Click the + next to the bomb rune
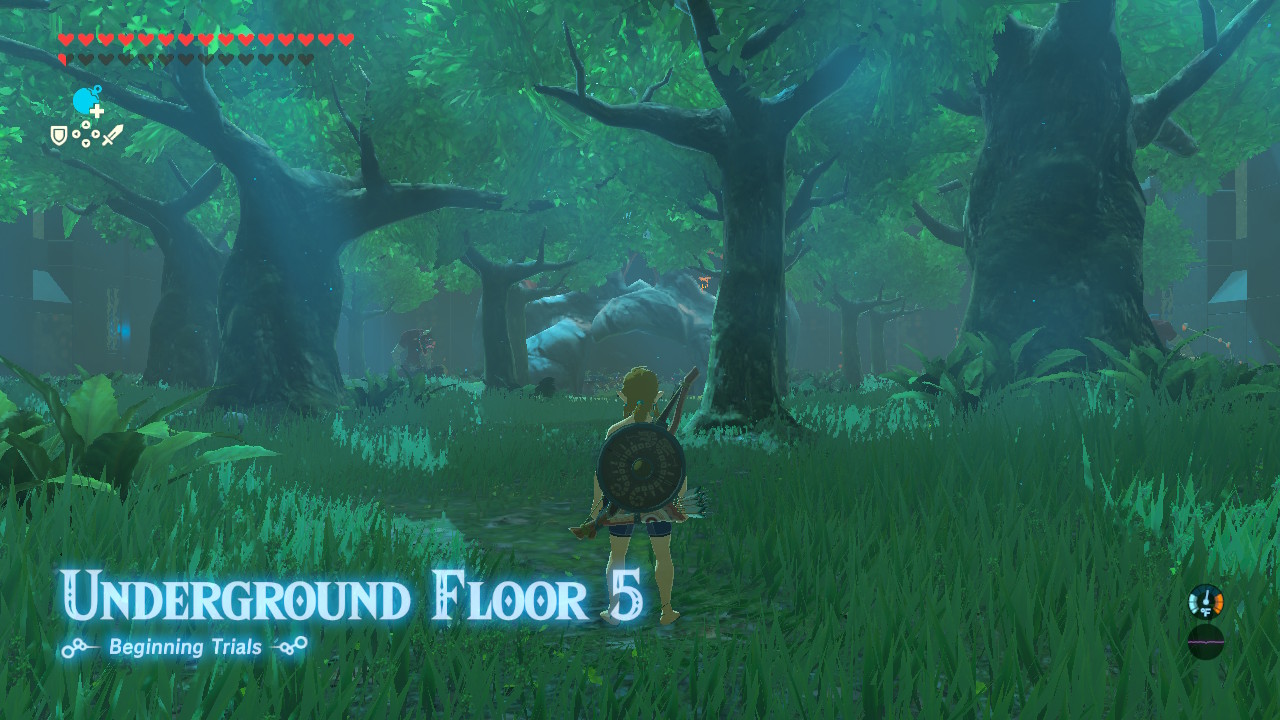This screenshot has height=720, width=1280. [x=97, y=110]
